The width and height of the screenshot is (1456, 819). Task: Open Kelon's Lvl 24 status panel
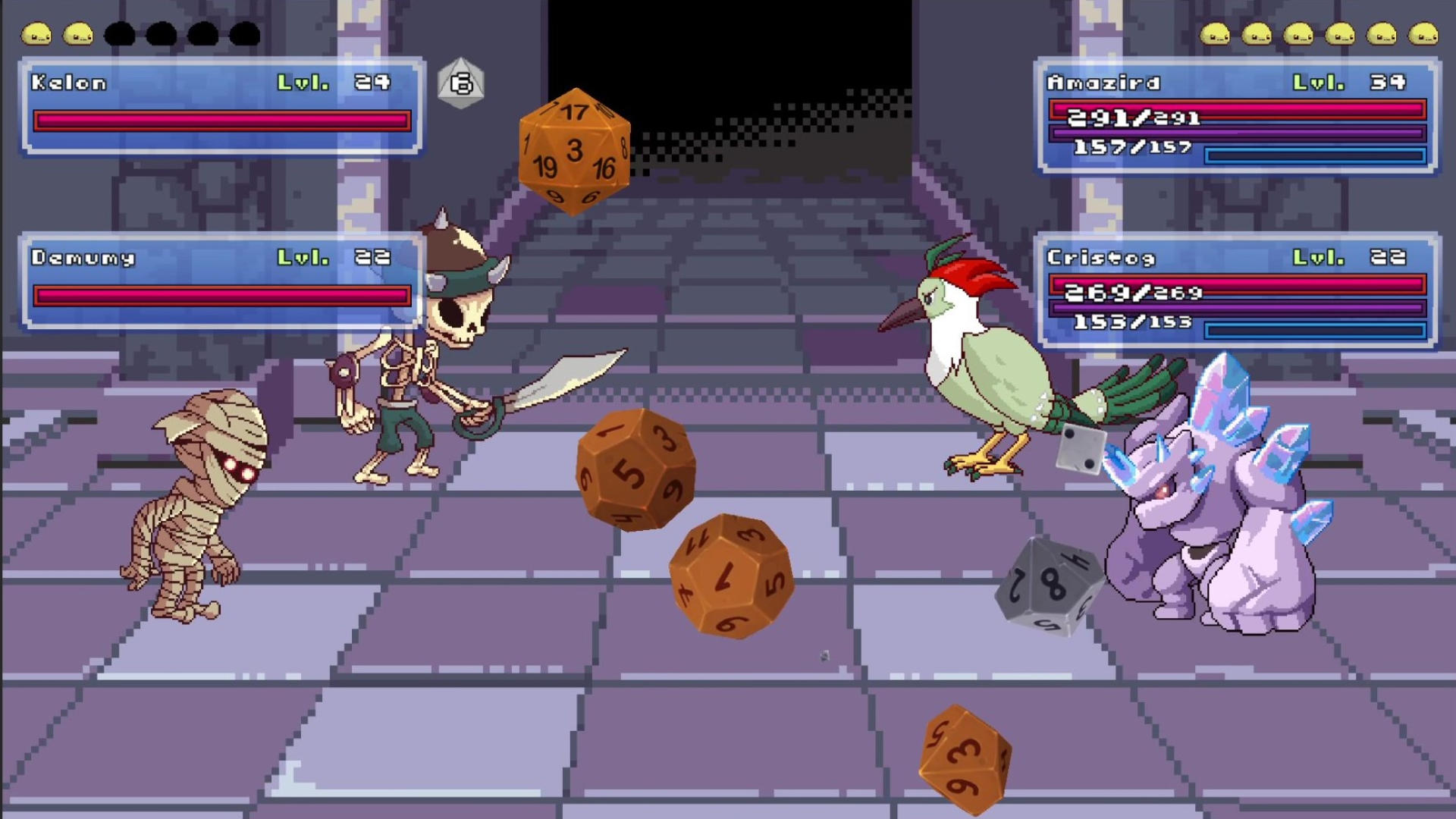[x=218, y=106]
